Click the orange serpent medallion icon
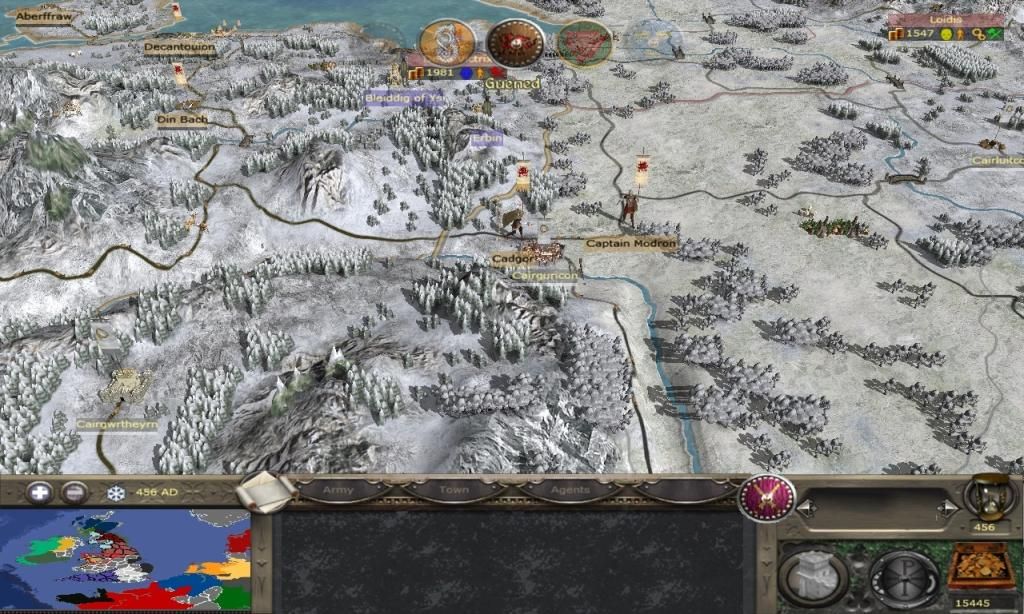Image resolution: width=1024 pixels, height=614 pixels. pos(447,42)
